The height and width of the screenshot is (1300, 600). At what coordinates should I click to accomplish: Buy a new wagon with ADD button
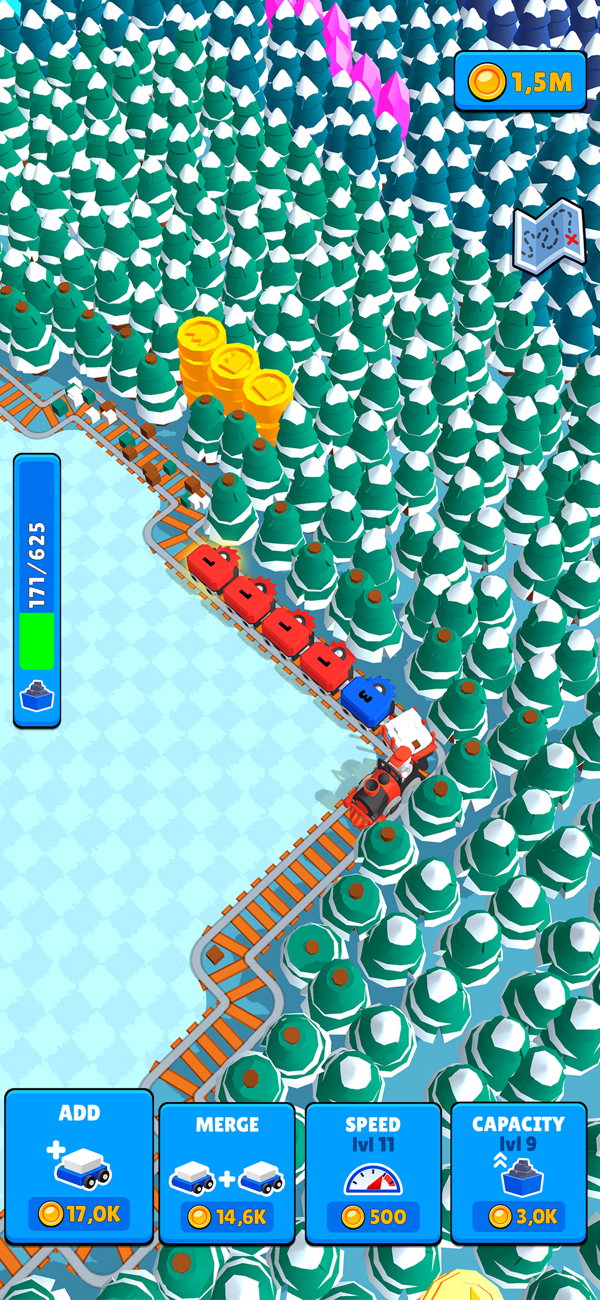[79, 1166]
